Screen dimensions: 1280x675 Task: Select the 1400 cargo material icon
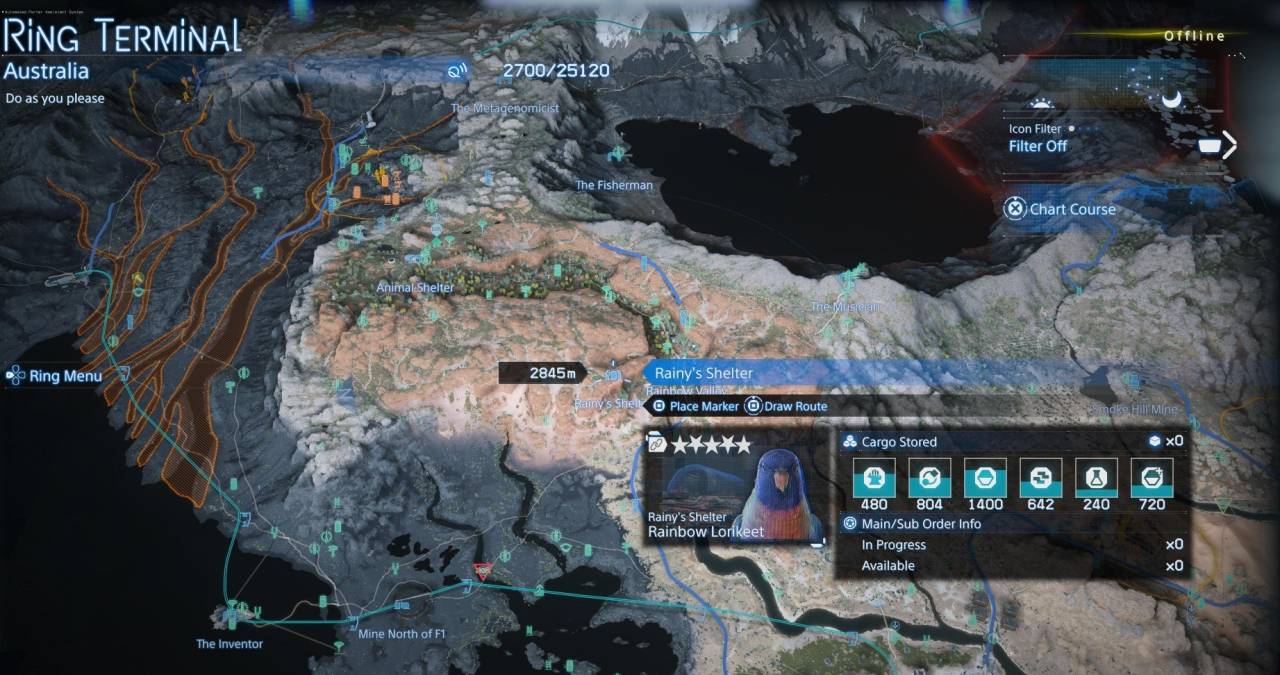tap(984, 478)
